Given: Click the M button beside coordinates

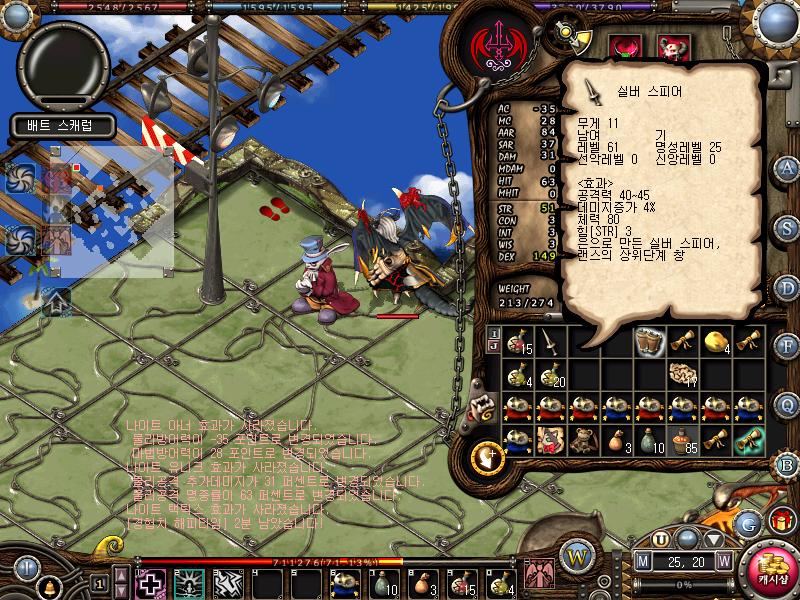Looking at the screenshot, I should point(644,561).
